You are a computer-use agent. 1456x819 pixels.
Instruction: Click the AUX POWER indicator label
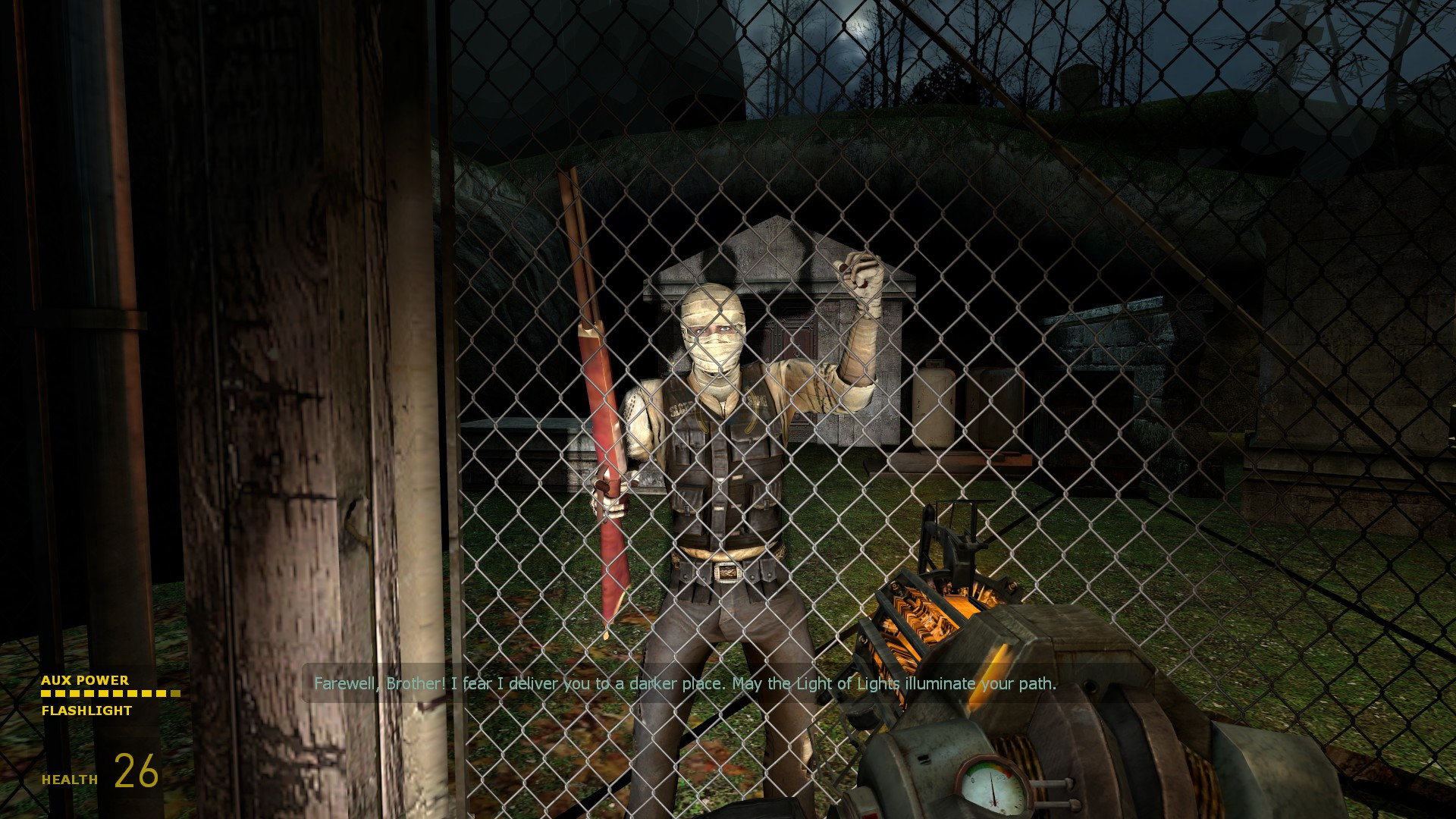point(85,681)
